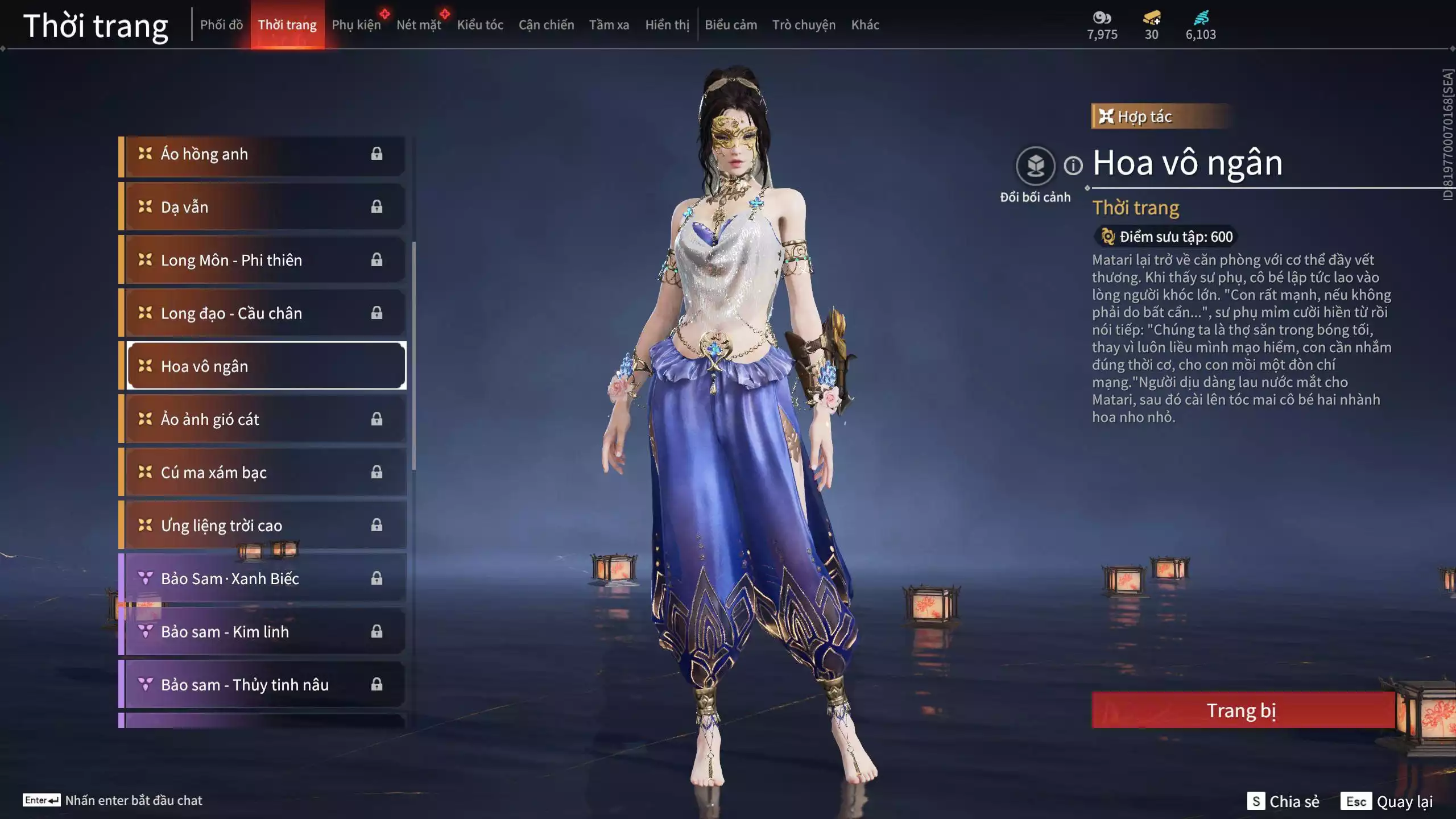The width and height of the screenshot is (1456, 819).
Task: Open the Khác category menu
Action: [x=866, y=24]
